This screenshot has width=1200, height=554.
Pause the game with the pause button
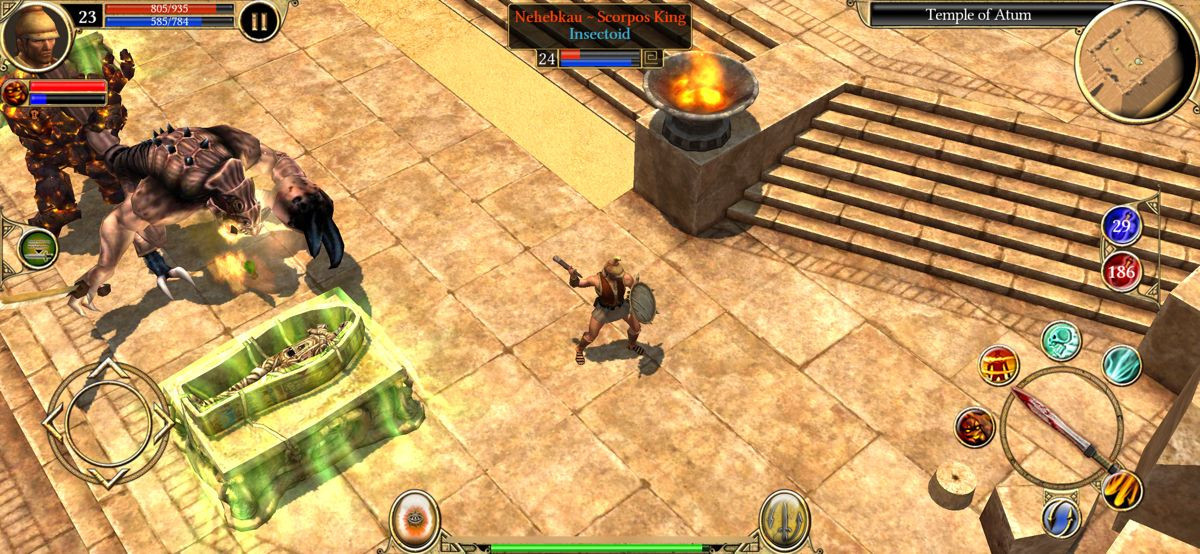click(x=258, y=21)
